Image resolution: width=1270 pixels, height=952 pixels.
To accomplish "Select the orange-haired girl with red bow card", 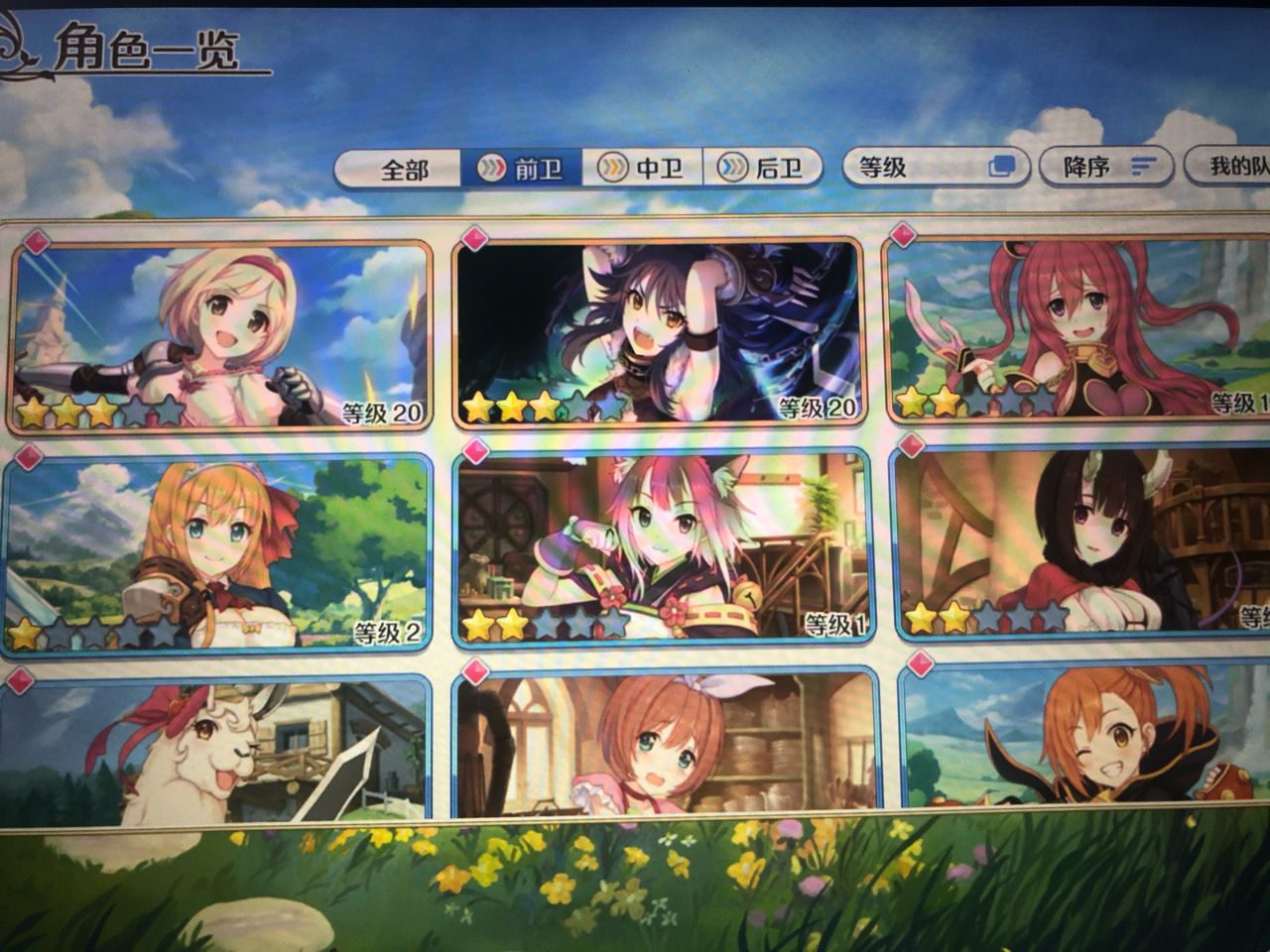I will point(218,553).
